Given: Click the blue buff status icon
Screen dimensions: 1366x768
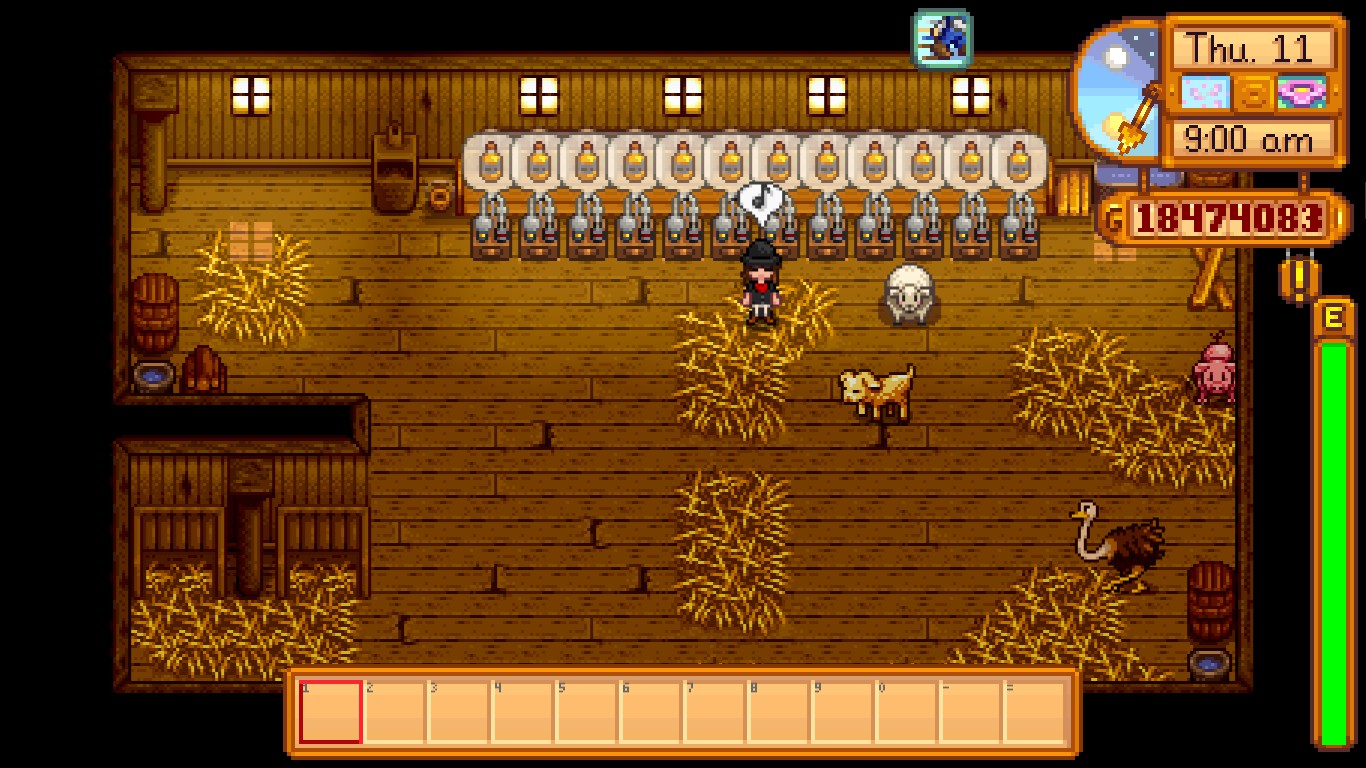Looking at the screenshot, I should (942, 38).
